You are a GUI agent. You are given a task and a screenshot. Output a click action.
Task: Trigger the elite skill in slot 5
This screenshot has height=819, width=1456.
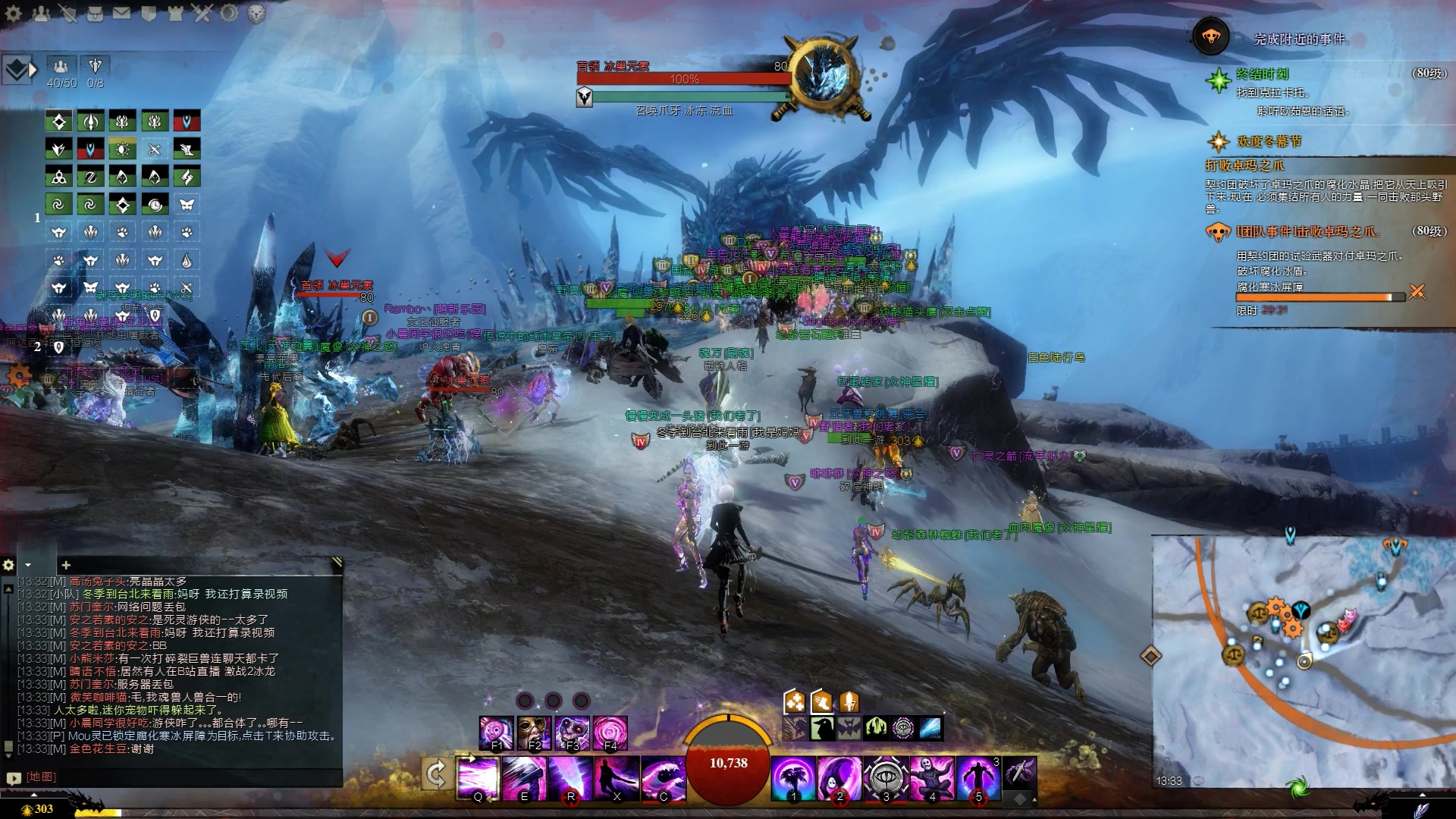(x=978, y=777)
